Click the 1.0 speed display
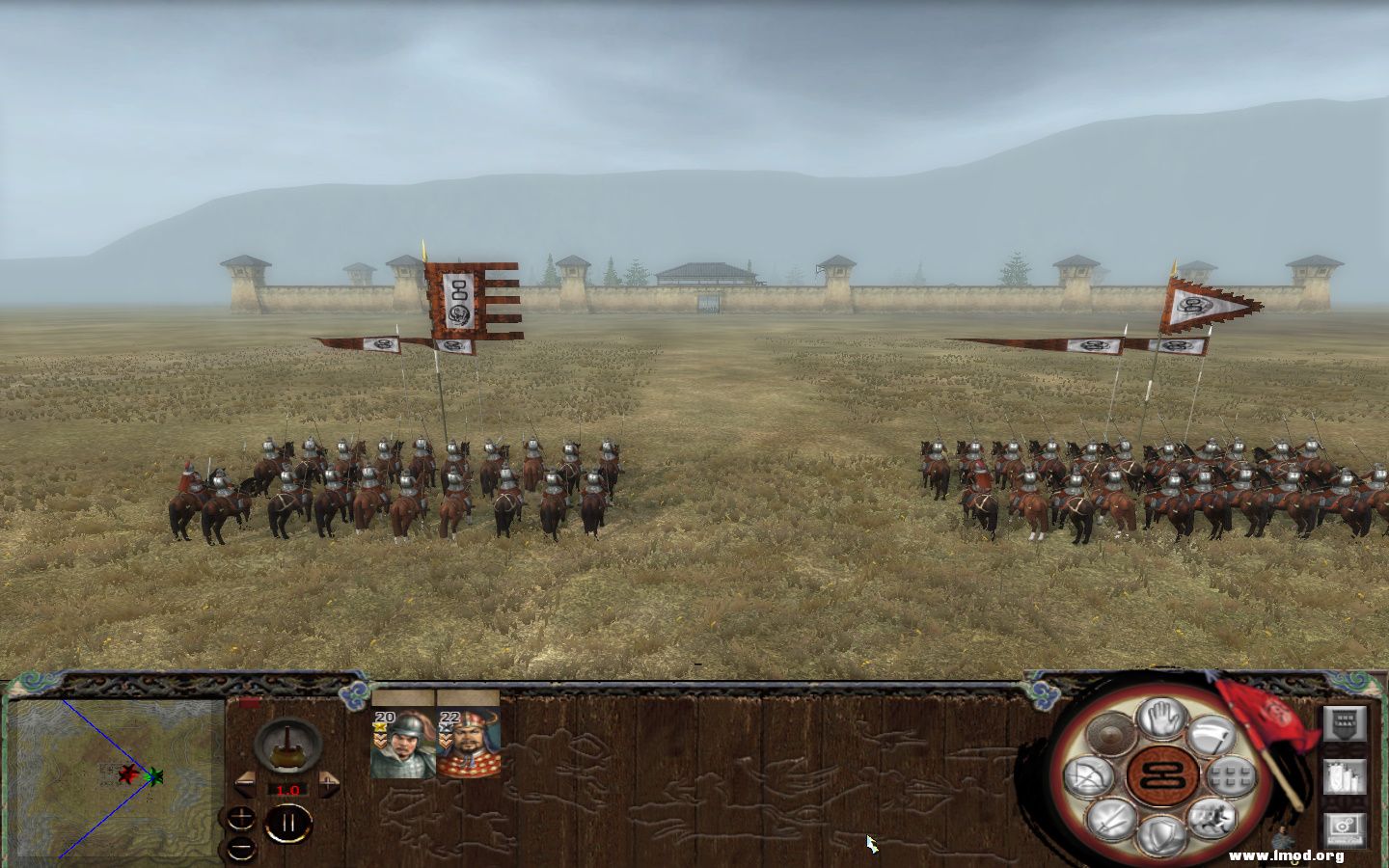This screenshot has height=868, width=1389. pos(288,789)
